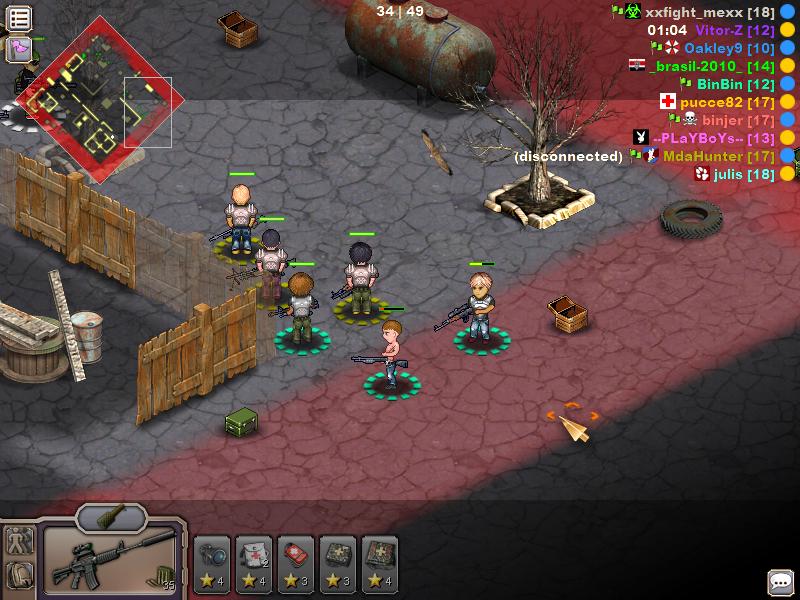Click the pink flag button
Screen dimensions: 800x600
pyautogui.click(x=19, y=48)
